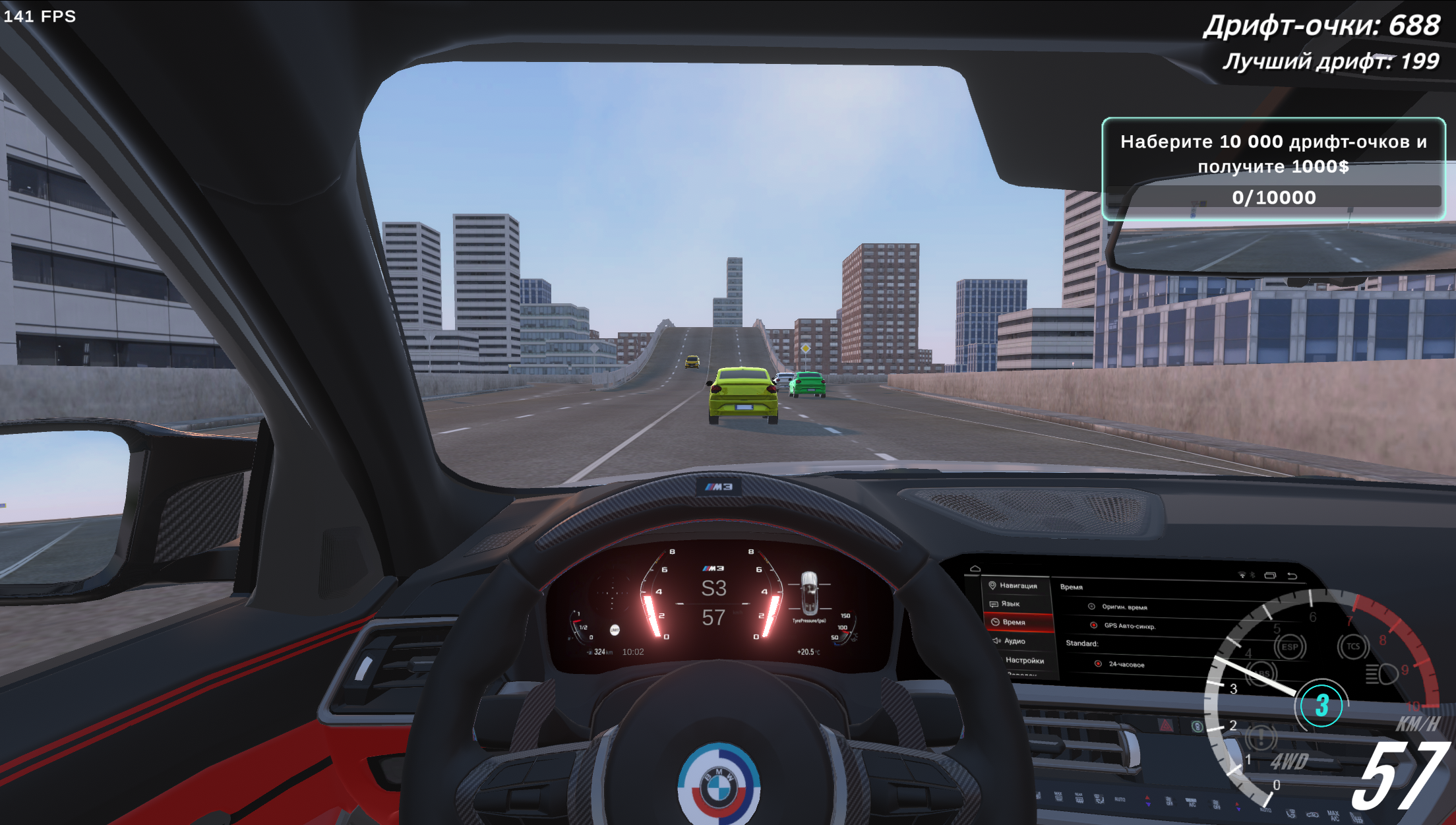Click the clock icon next to Время
The height and width of the screenshot is (825, 1456).
click(x=995, y=622)
